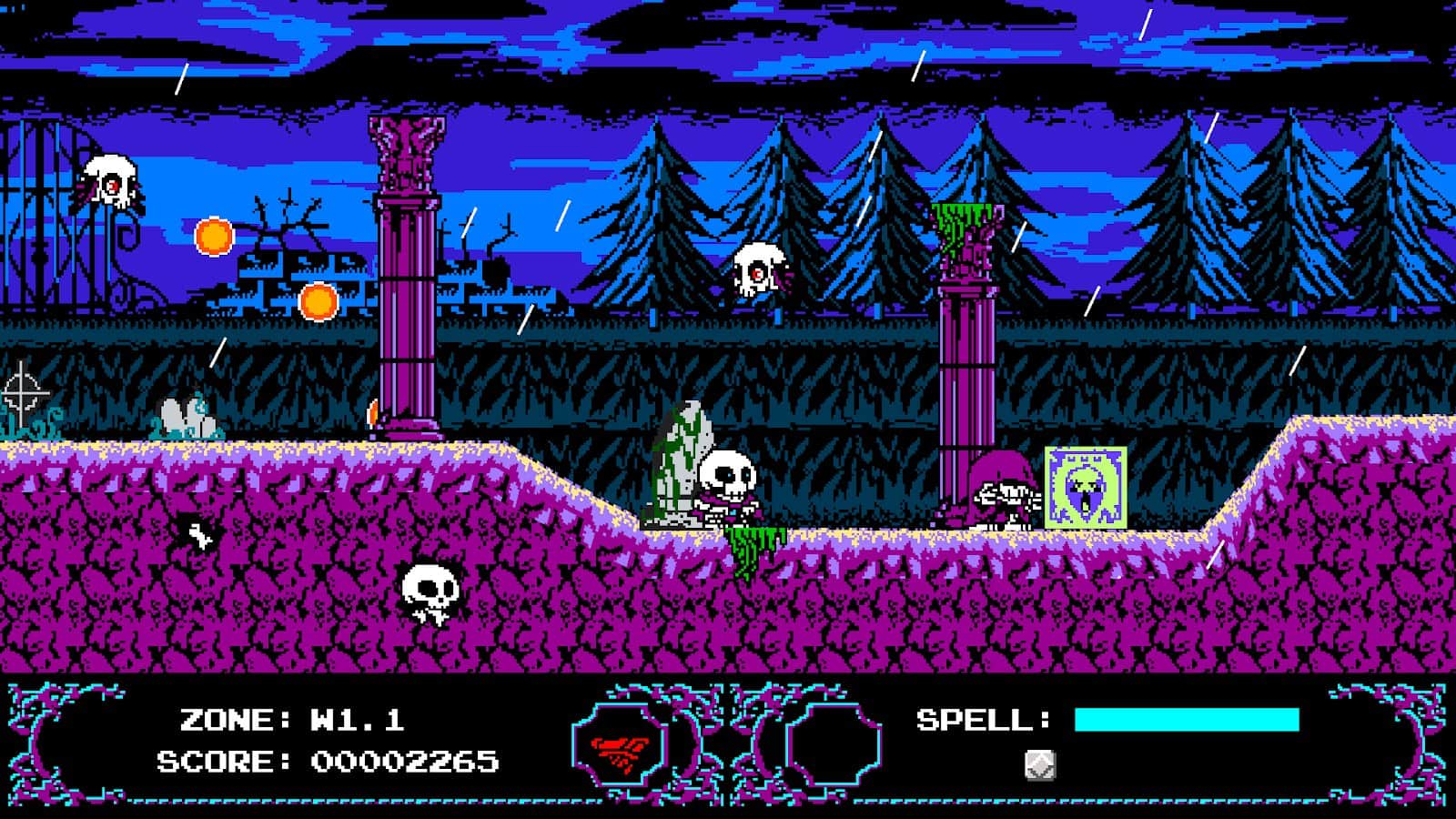Click the eyeball creature by the iron gate
Viewport: 1456px width, 819px height.
point(109,180)
